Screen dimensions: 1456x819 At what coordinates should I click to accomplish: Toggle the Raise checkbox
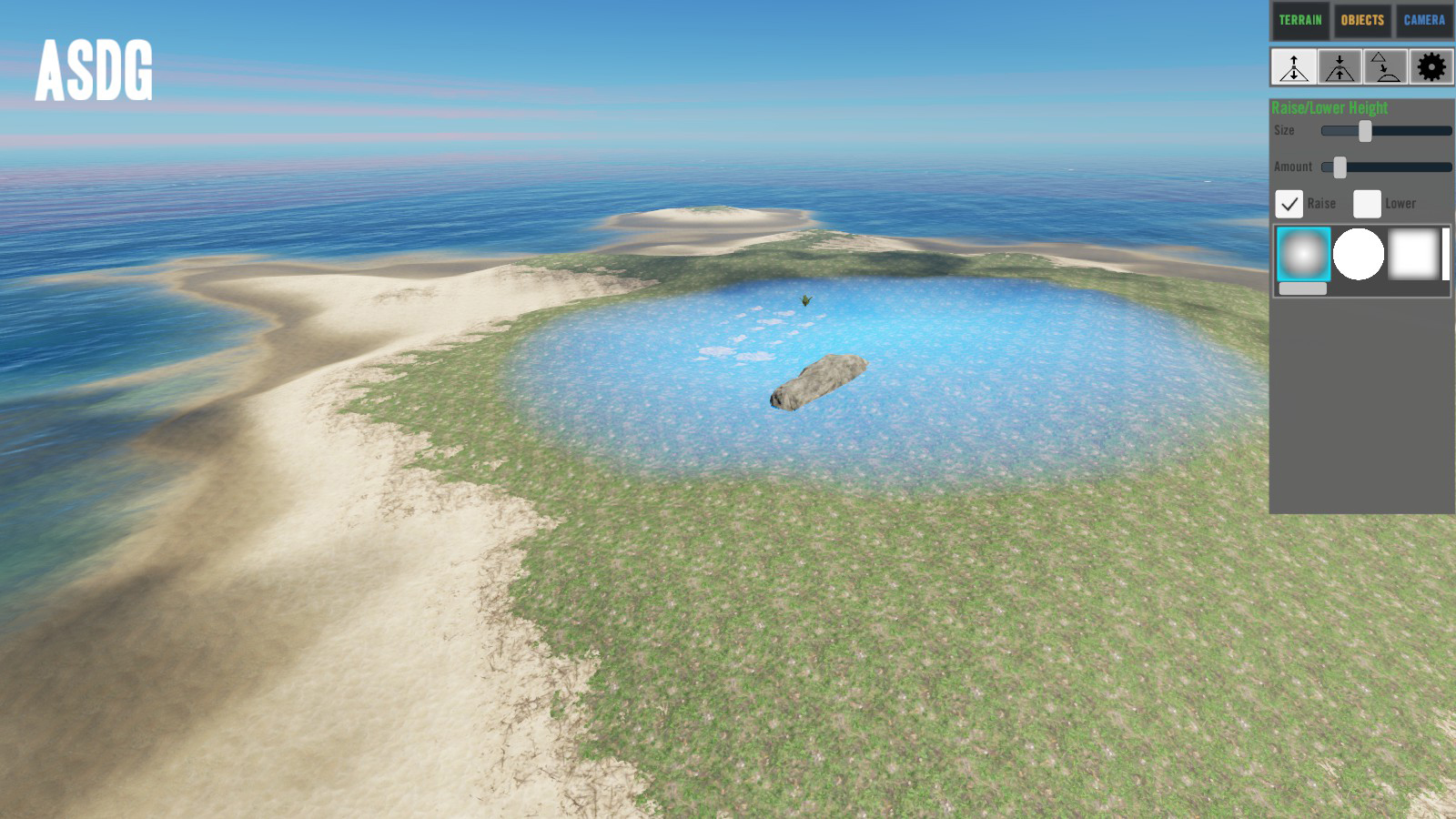click(x=1289, y=204)
